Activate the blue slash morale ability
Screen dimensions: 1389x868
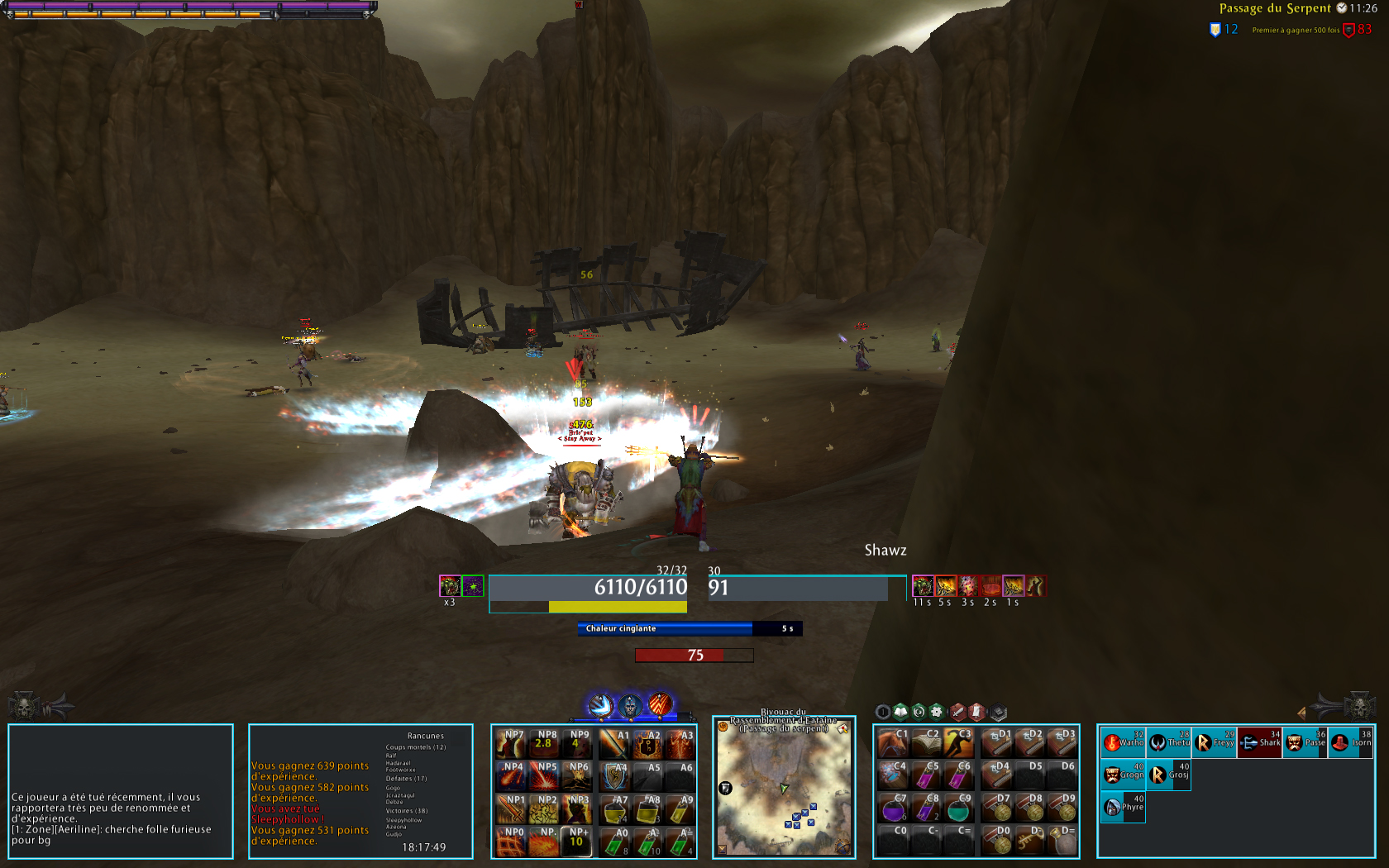[599, 705]
